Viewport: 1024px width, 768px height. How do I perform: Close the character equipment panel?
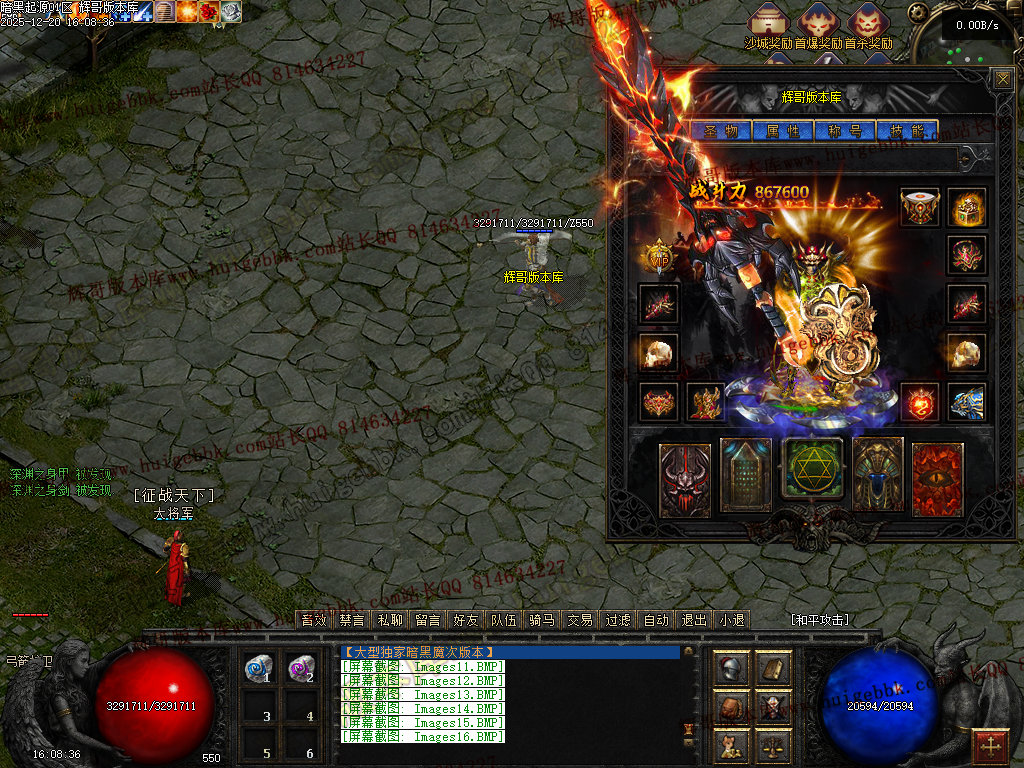1002,80
